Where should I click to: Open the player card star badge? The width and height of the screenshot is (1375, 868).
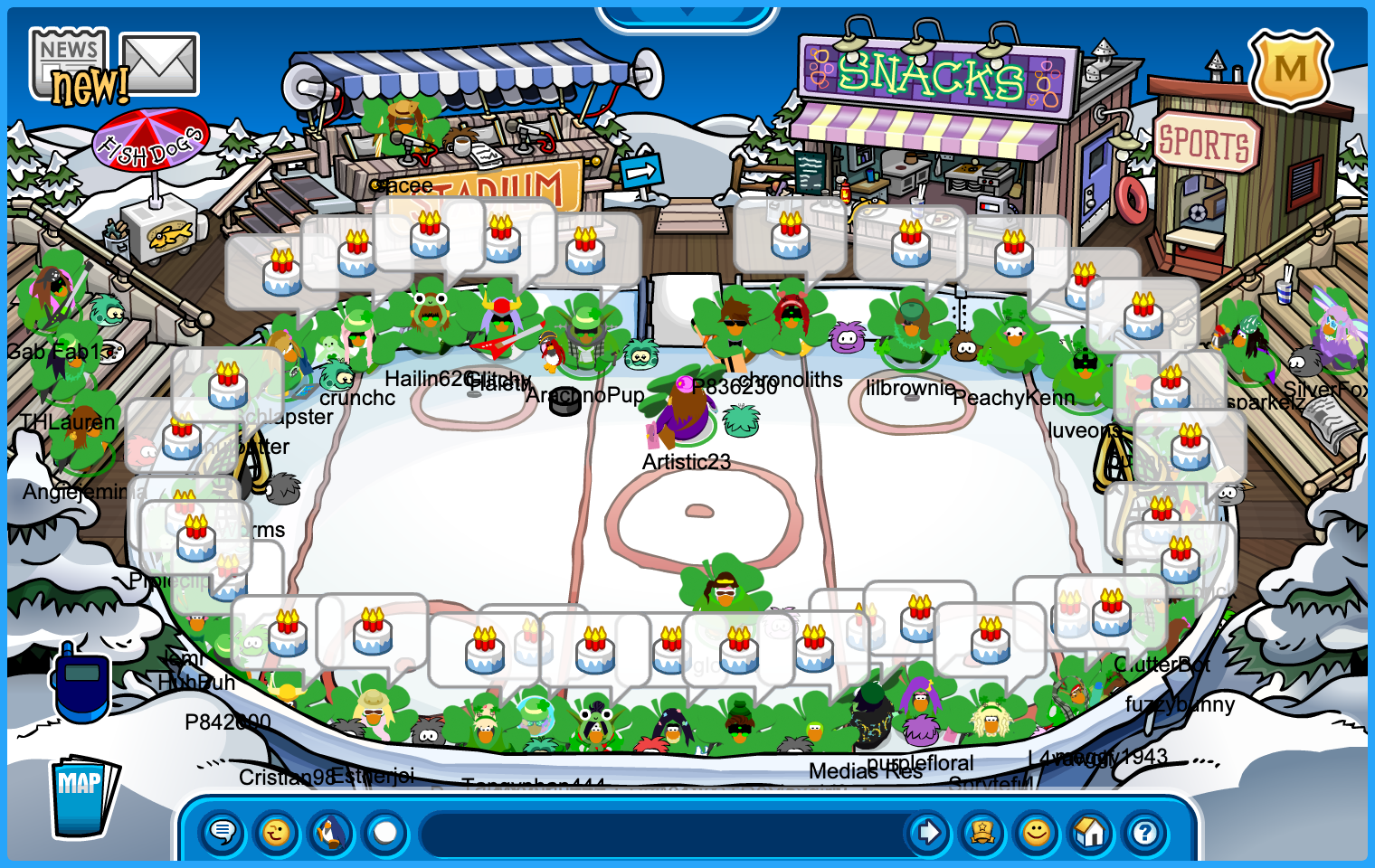982,832
